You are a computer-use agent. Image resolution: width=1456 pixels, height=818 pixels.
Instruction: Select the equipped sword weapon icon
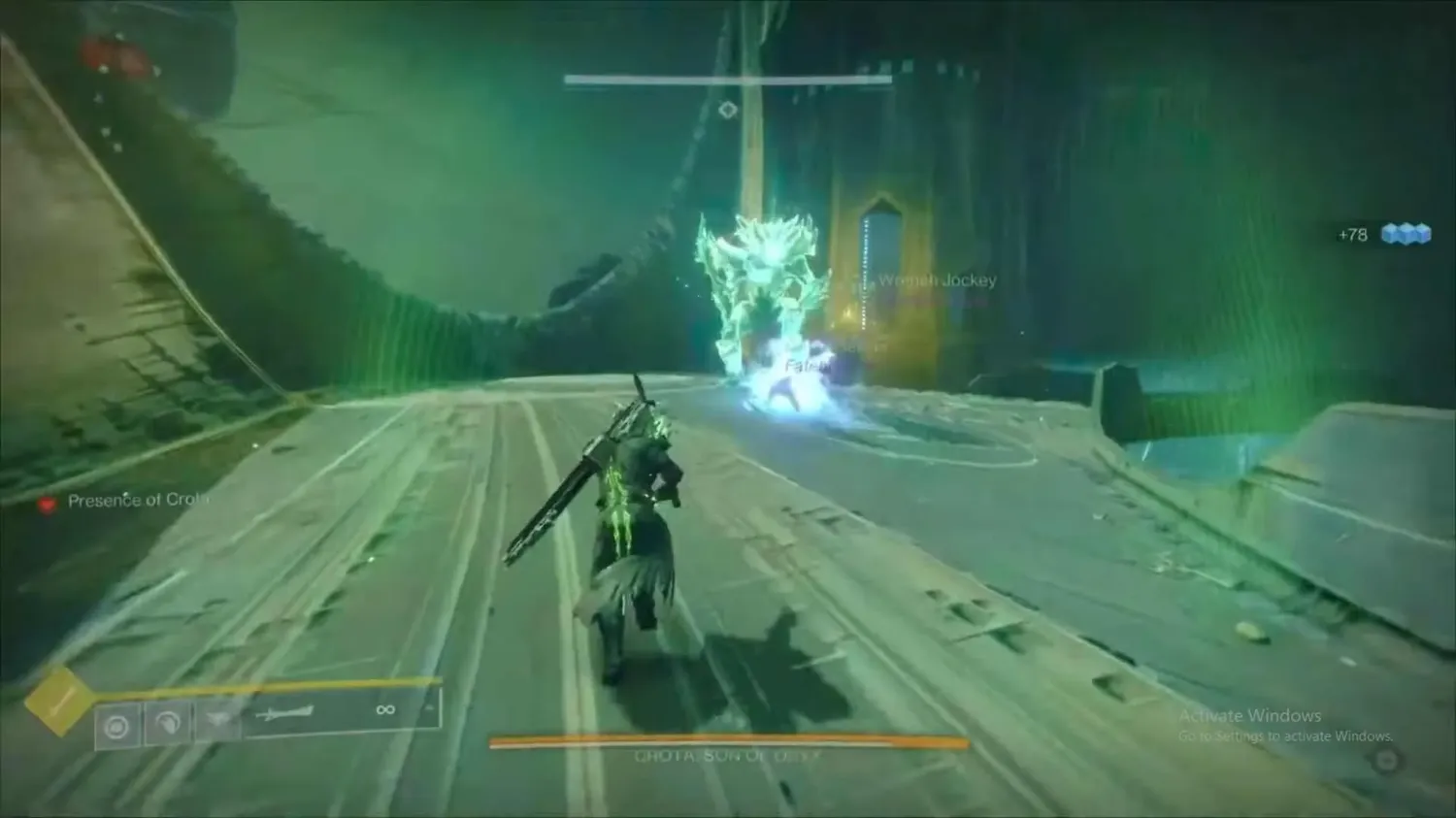(x=286, y=715)
